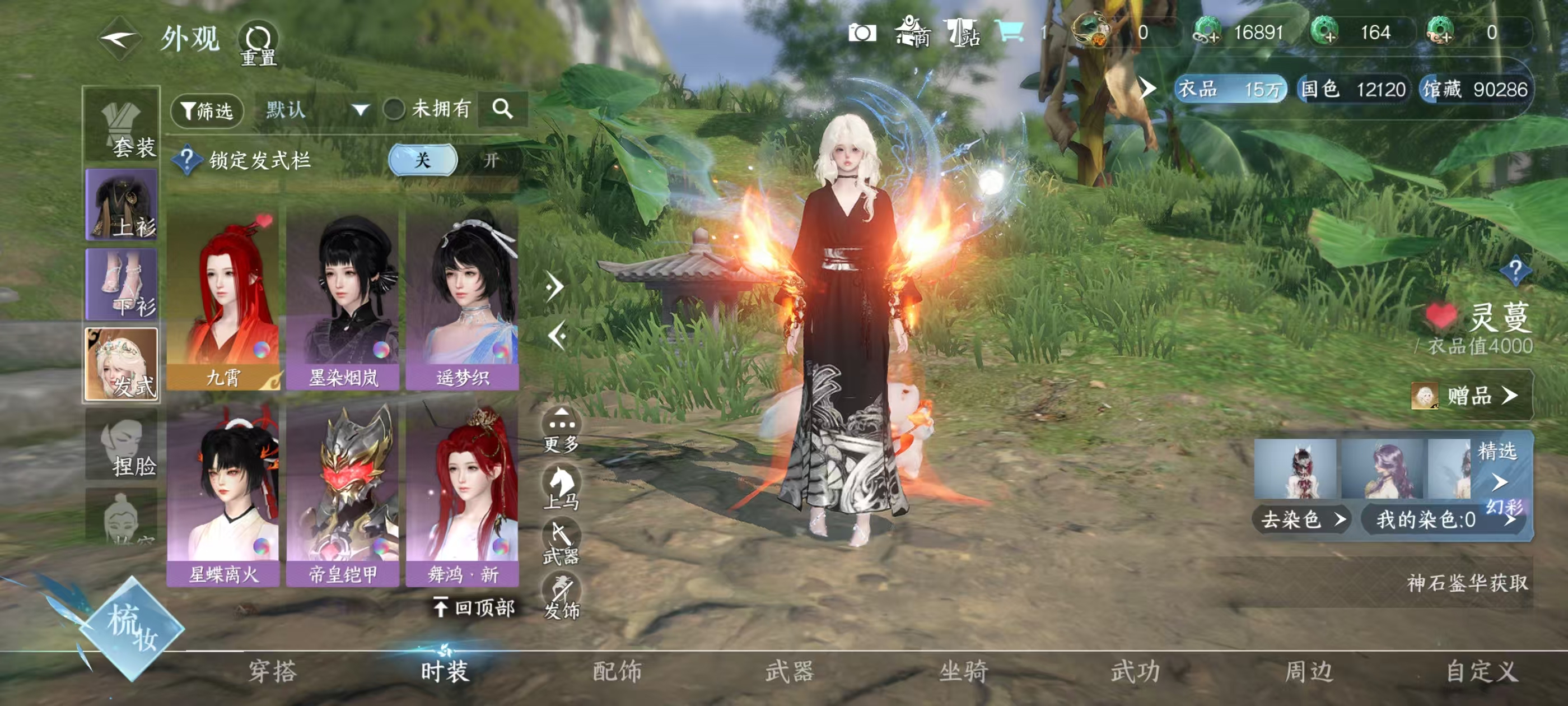Select the 上衫 top clothing category
The height and width of the screenshot is (706, 1568).
[x=122, y=205]
